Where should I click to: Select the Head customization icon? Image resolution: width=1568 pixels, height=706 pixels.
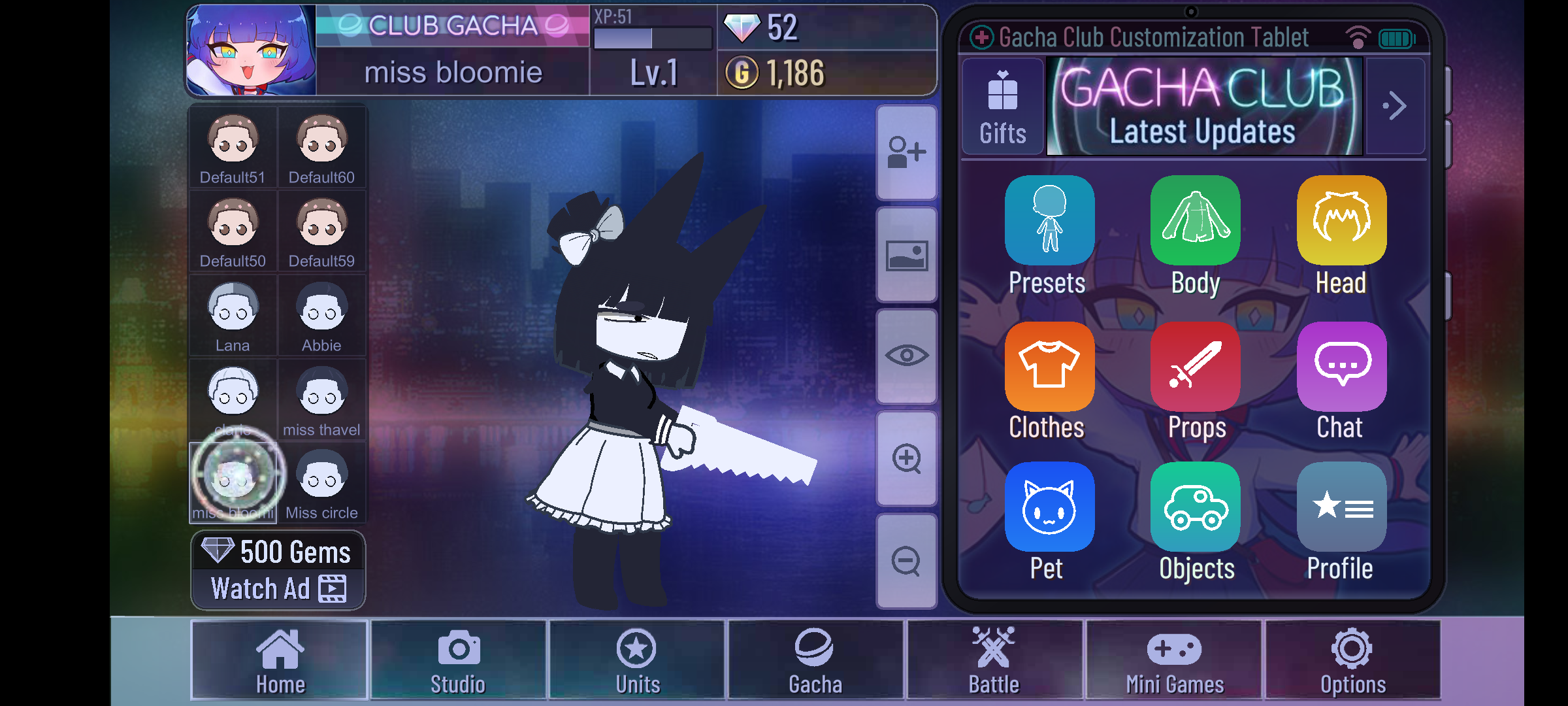tap(1341, 222)
